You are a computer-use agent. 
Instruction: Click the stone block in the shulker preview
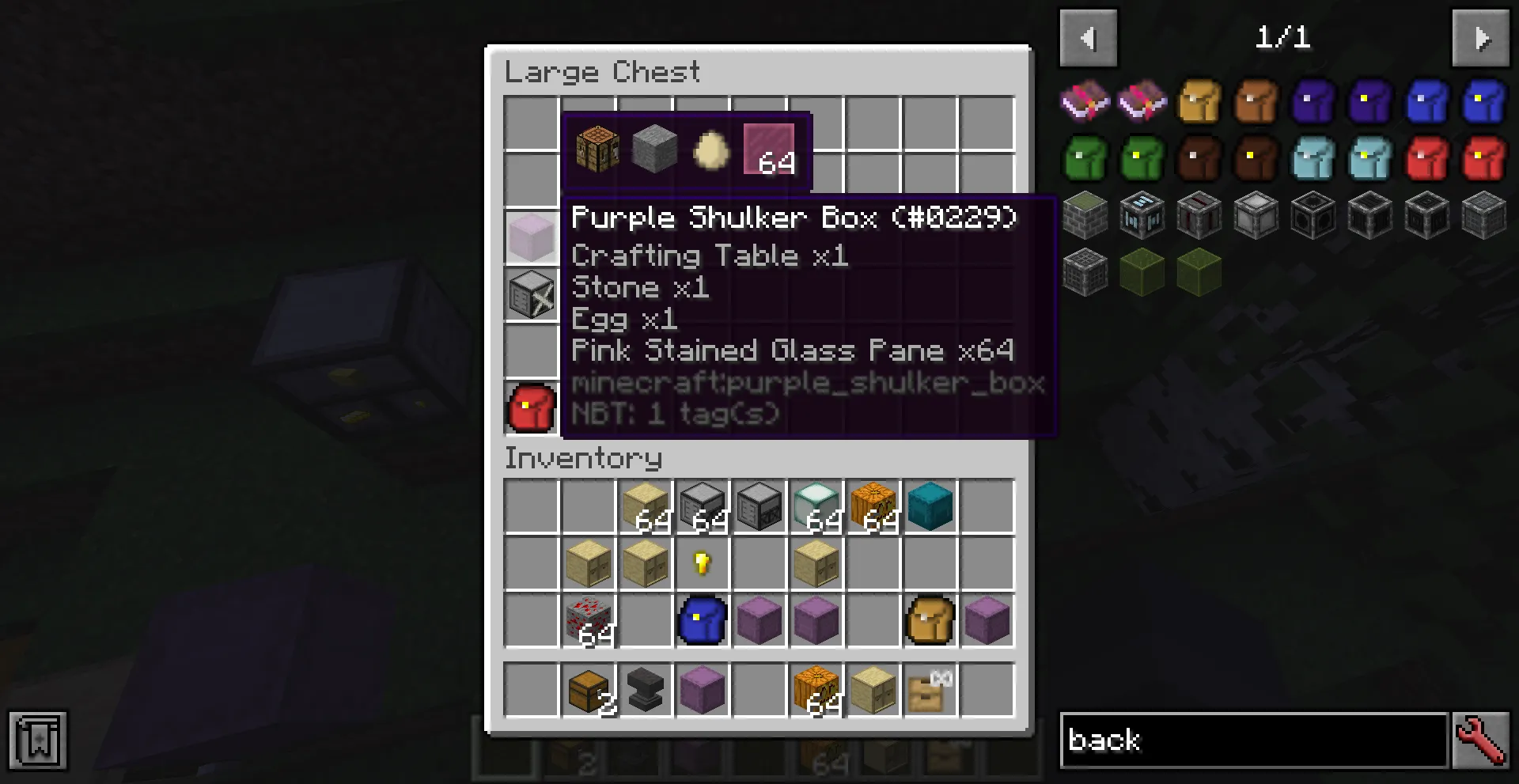click(653, 150)
